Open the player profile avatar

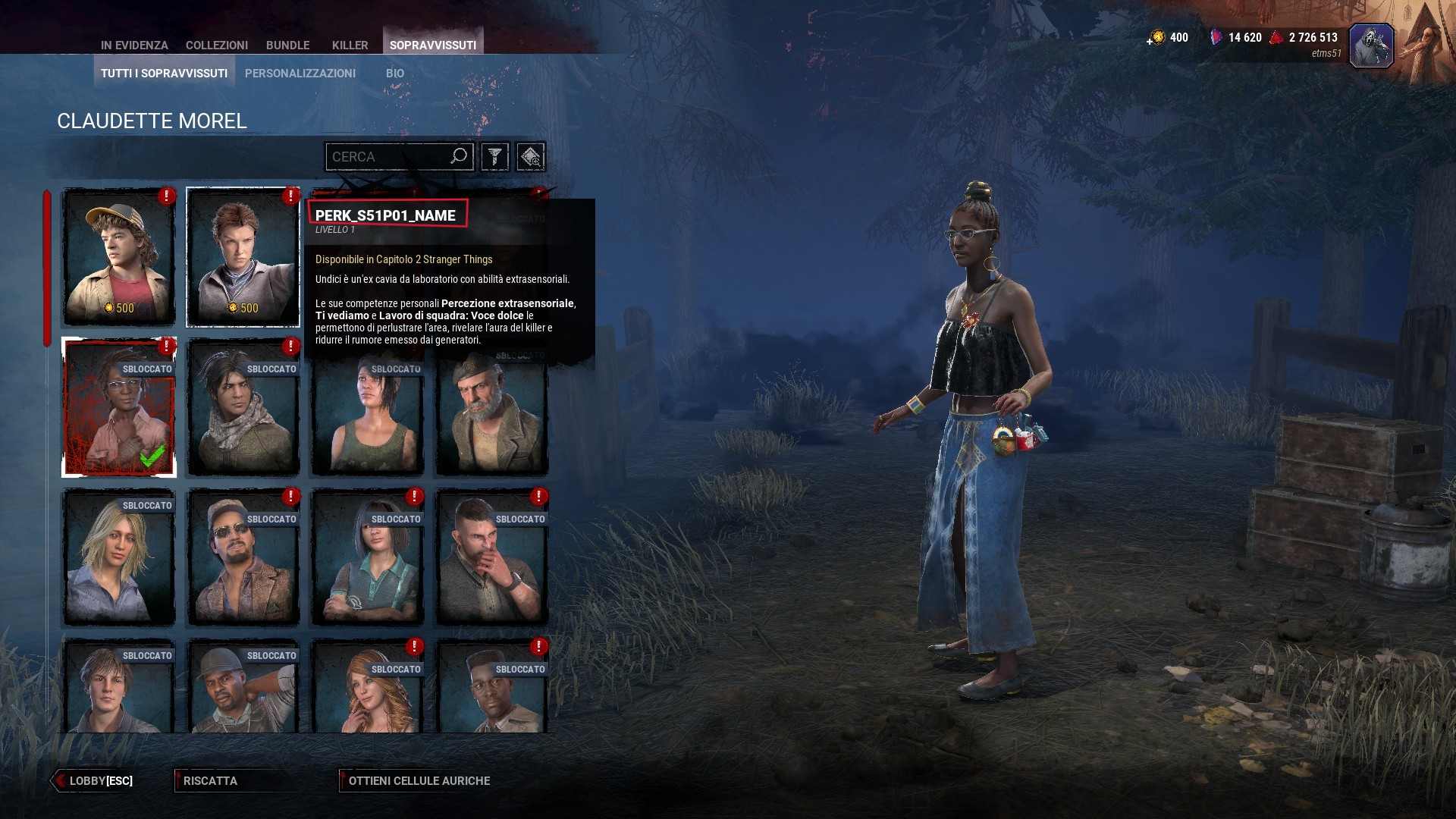tap(1371, 45)
